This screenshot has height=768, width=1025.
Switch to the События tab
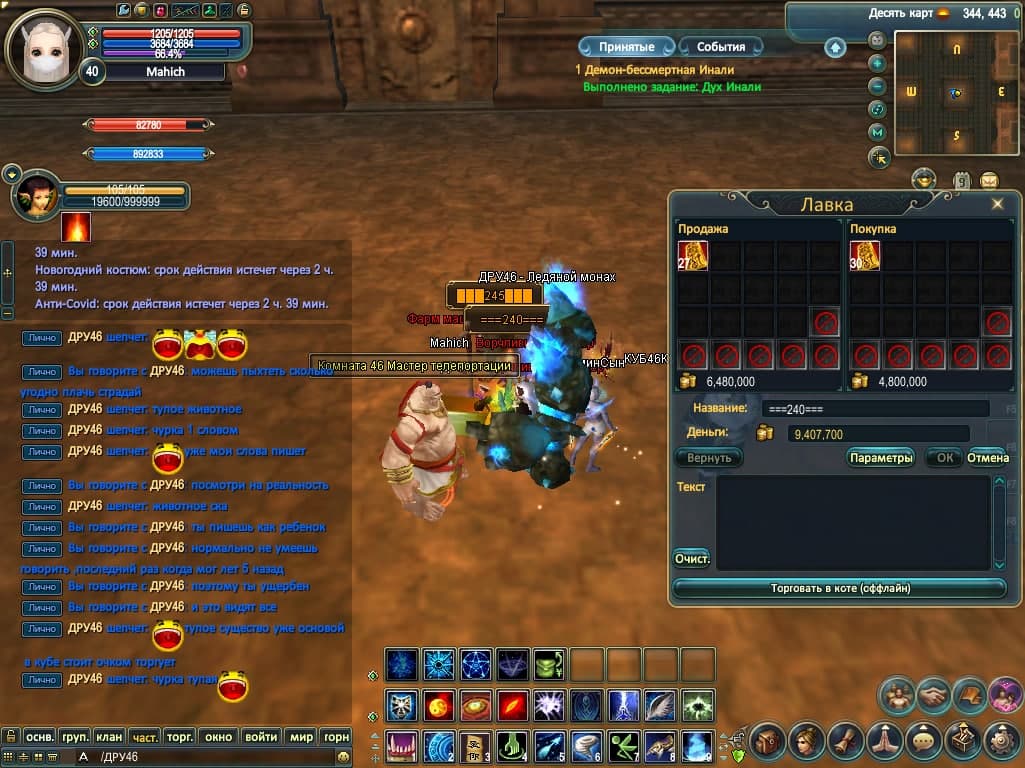pyautogui.click(x=720, y=47)
